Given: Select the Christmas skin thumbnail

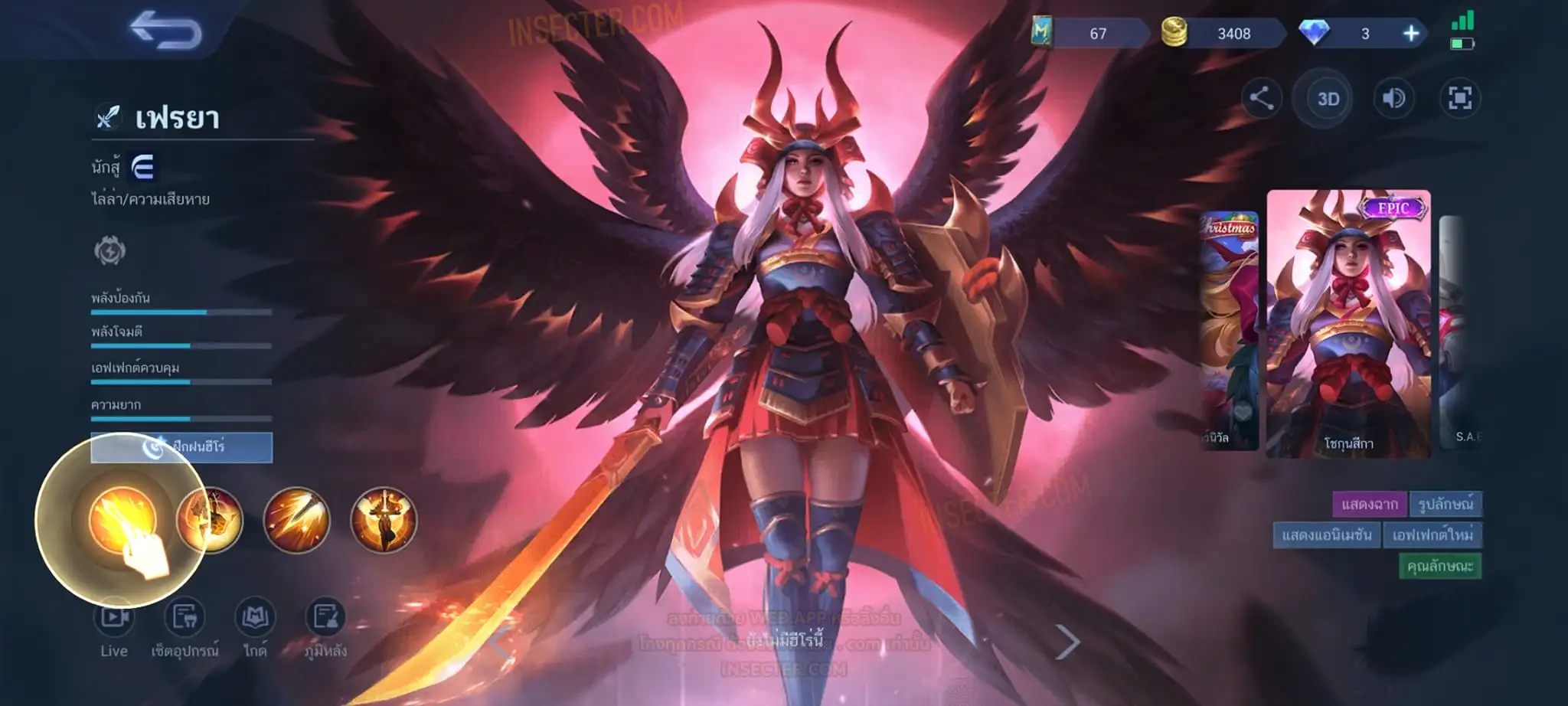Looking at the screenshot, I should (x=1228, y=329).
